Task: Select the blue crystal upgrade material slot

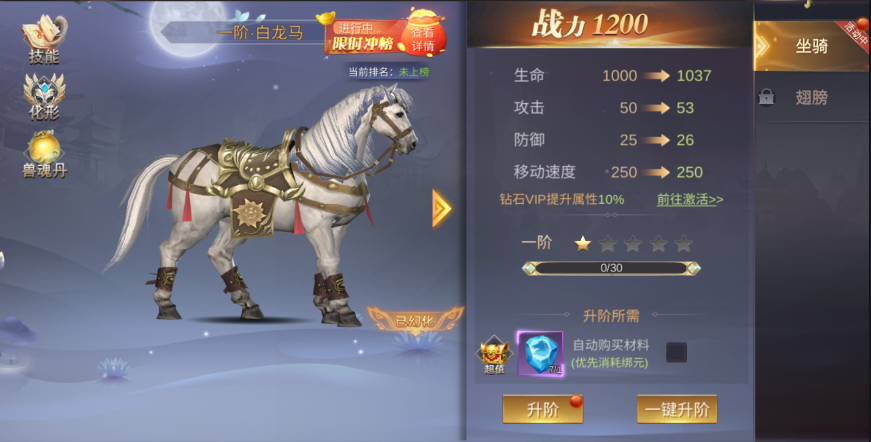Action: pos(540,353)
